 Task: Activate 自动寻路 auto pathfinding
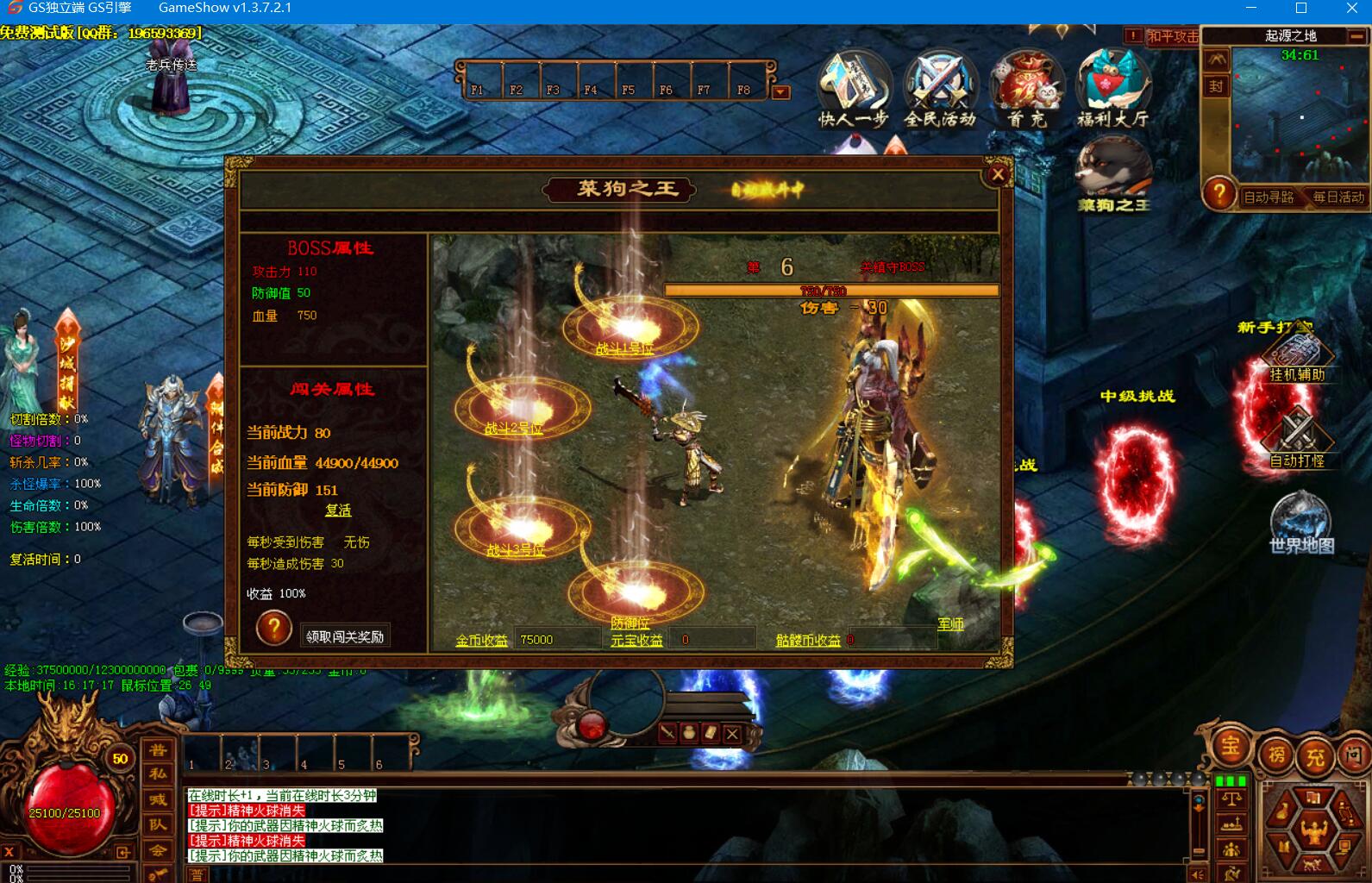point(1269,197)
